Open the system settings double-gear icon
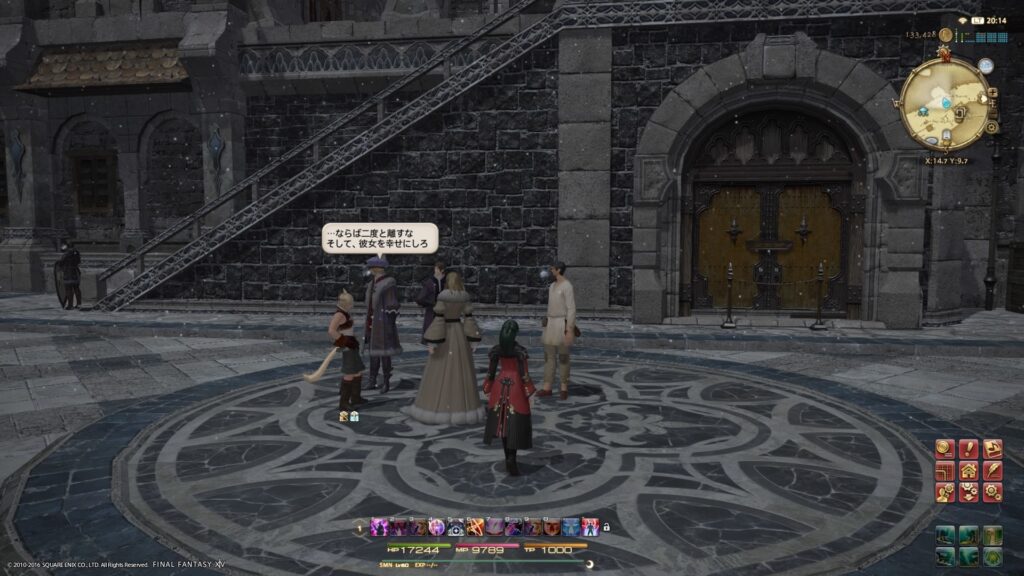1024x576 pixels. (992, 492)
